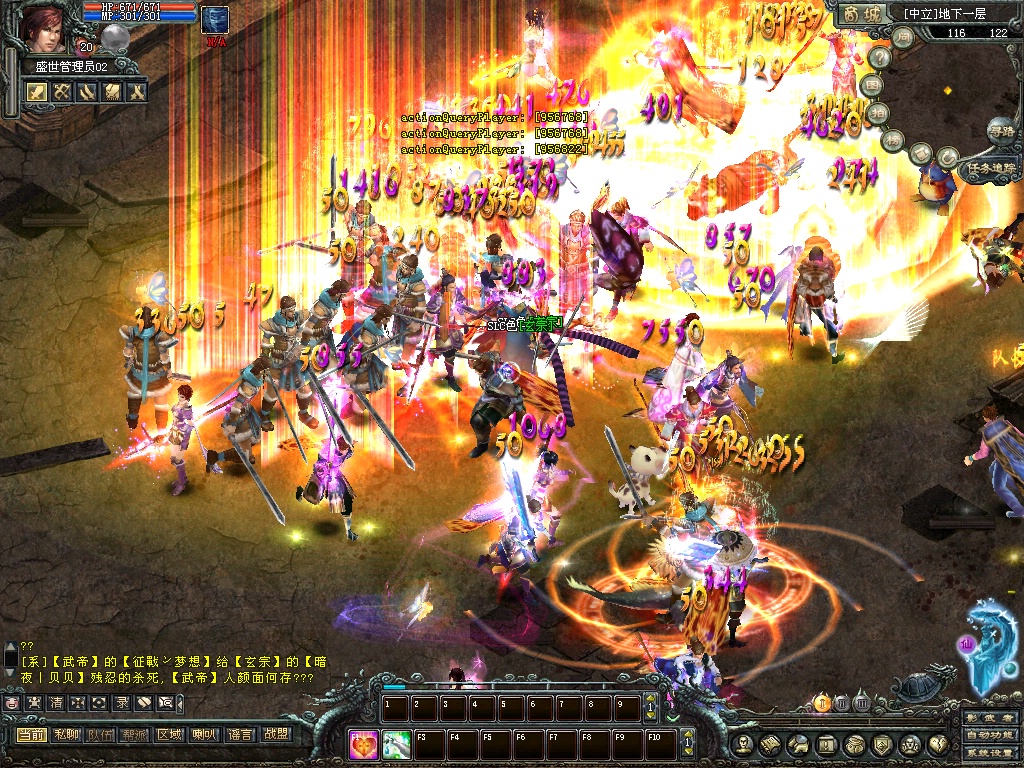Click the 寻路 pathfinding button
The width and height of the screenshot is (1024, 768).
[1000, 129]
